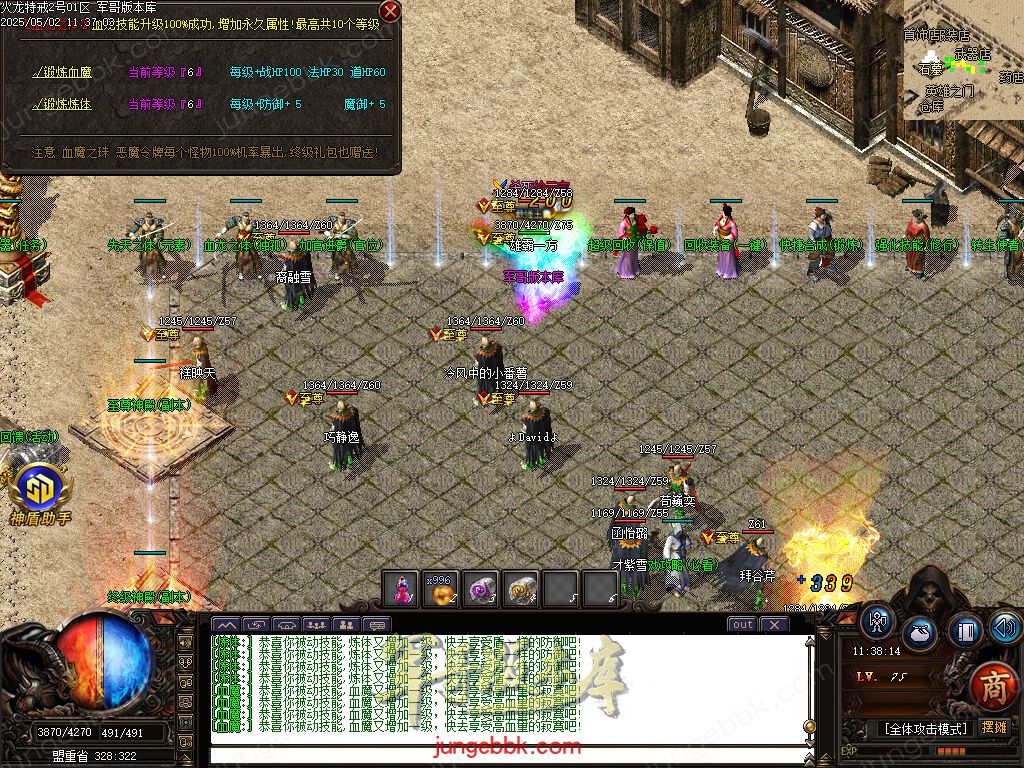The height and width of the screenshot is (768, 1024).
Task: Select the red figure item hotbar slot
Action: click(x=402, y=590)
